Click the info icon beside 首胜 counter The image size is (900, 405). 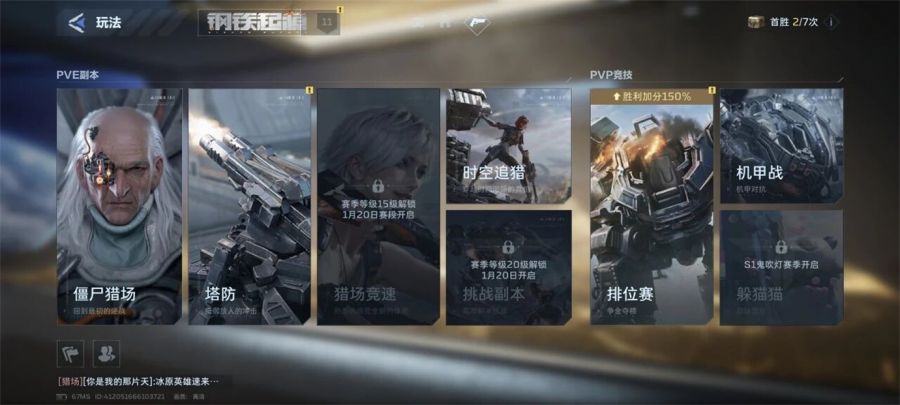[x=831, y=22]
